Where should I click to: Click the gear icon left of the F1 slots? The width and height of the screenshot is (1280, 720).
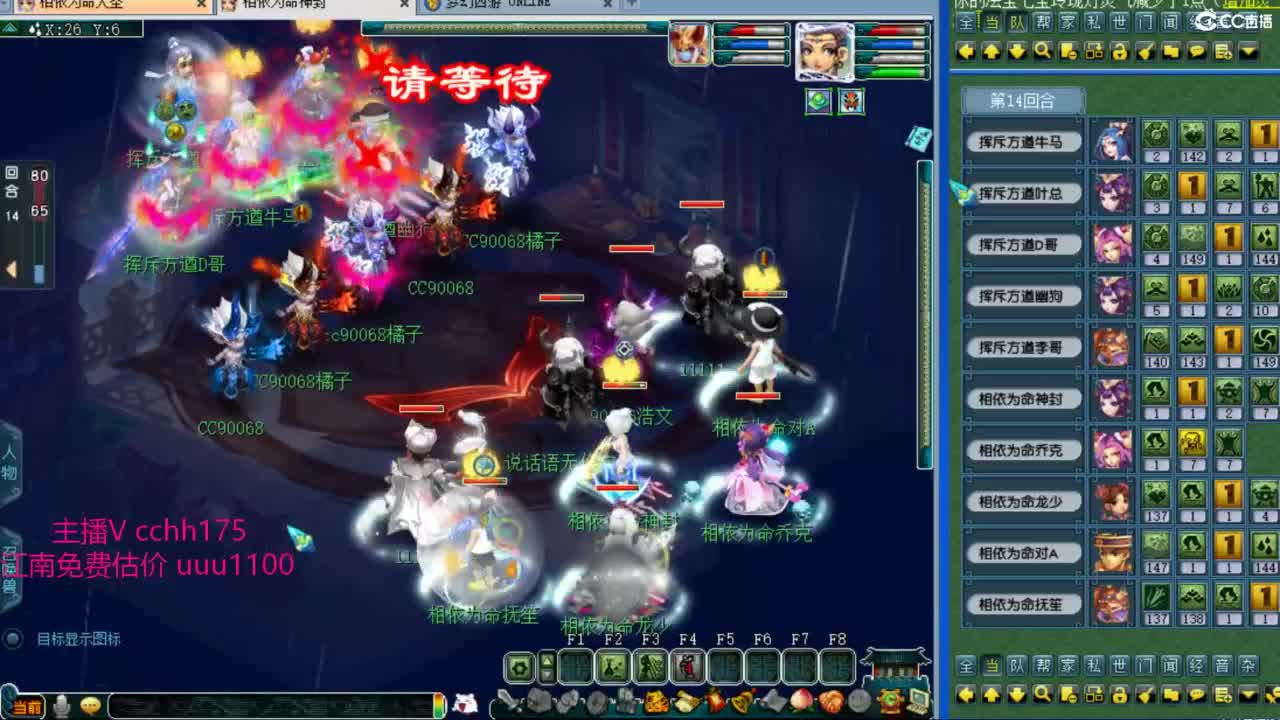click(519, 666)
